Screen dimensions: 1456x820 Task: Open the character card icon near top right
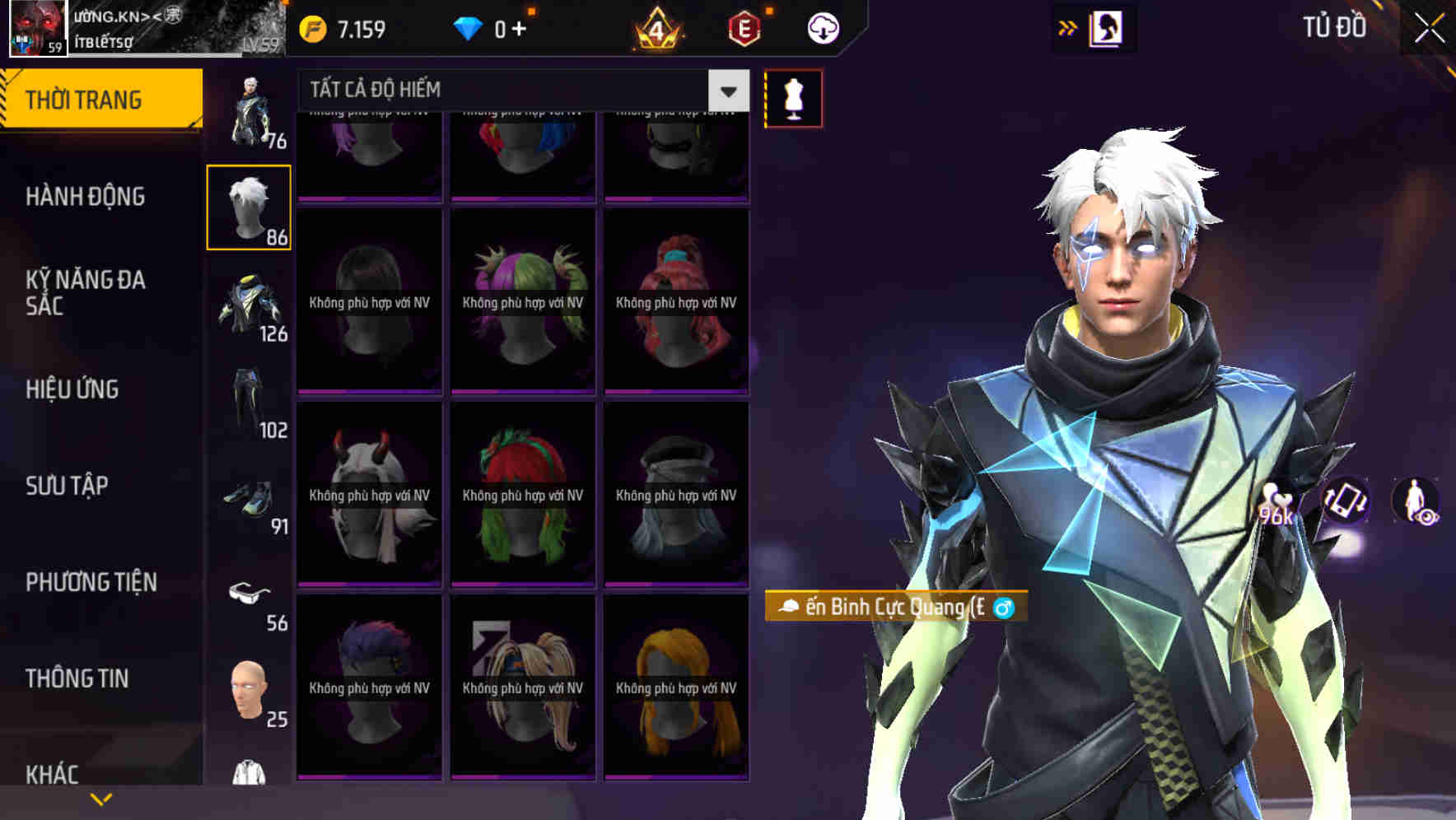click(x=1108, y=27)
